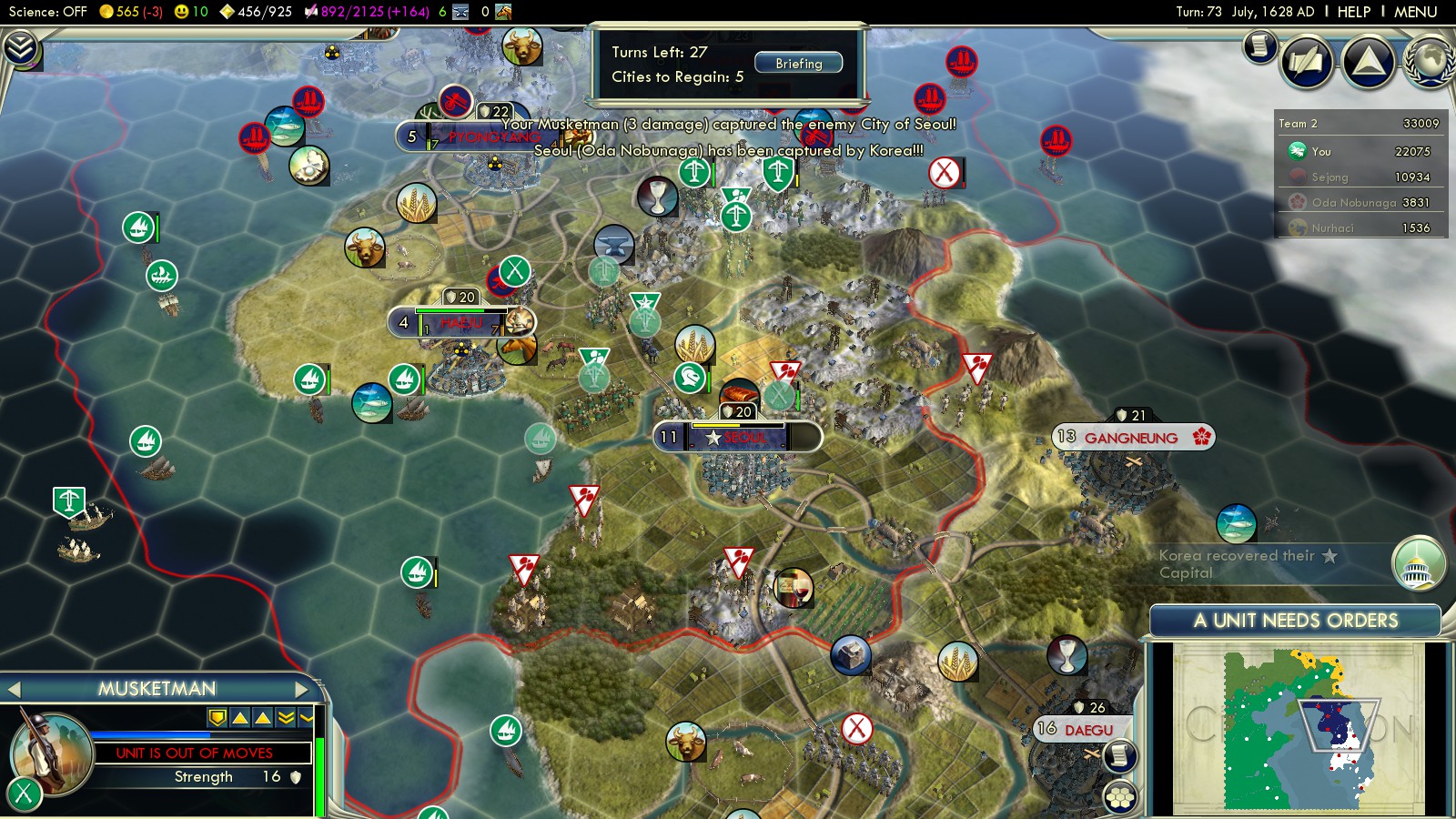Open the small scroll notification log icon

1260,45
